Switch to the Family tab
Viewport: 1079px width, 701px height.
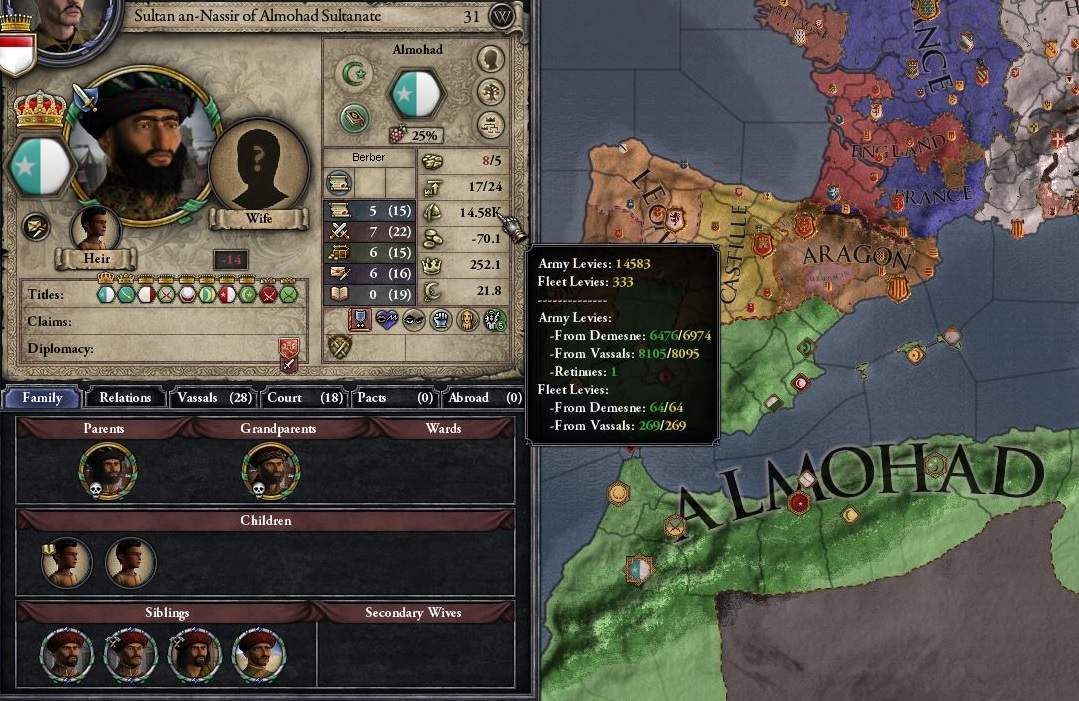[x=42, y=397]
